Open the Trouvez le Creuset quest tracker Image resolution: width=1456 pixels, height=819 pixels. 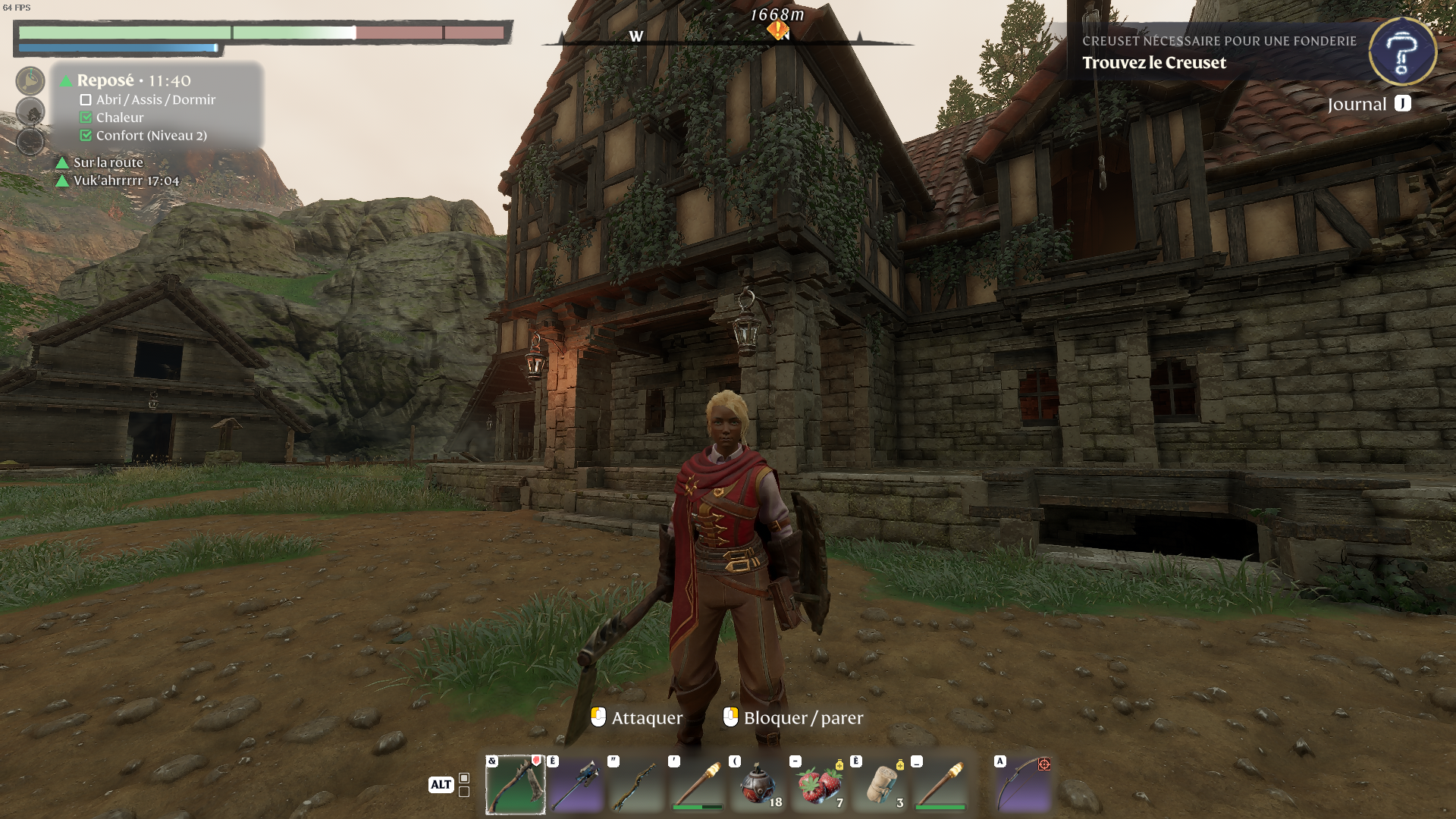pyautogui.click(x=1153, y=63)
